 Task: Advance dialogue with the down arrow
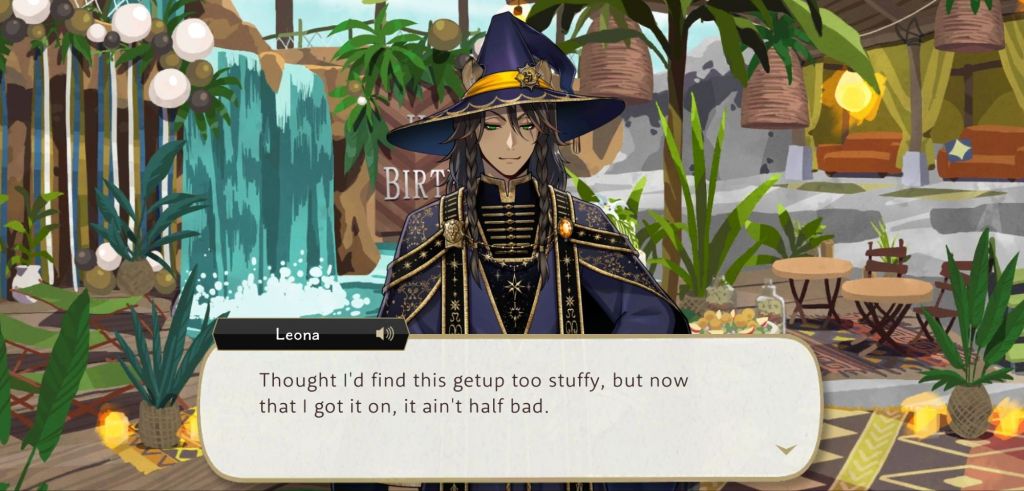(x=787, y=449)
